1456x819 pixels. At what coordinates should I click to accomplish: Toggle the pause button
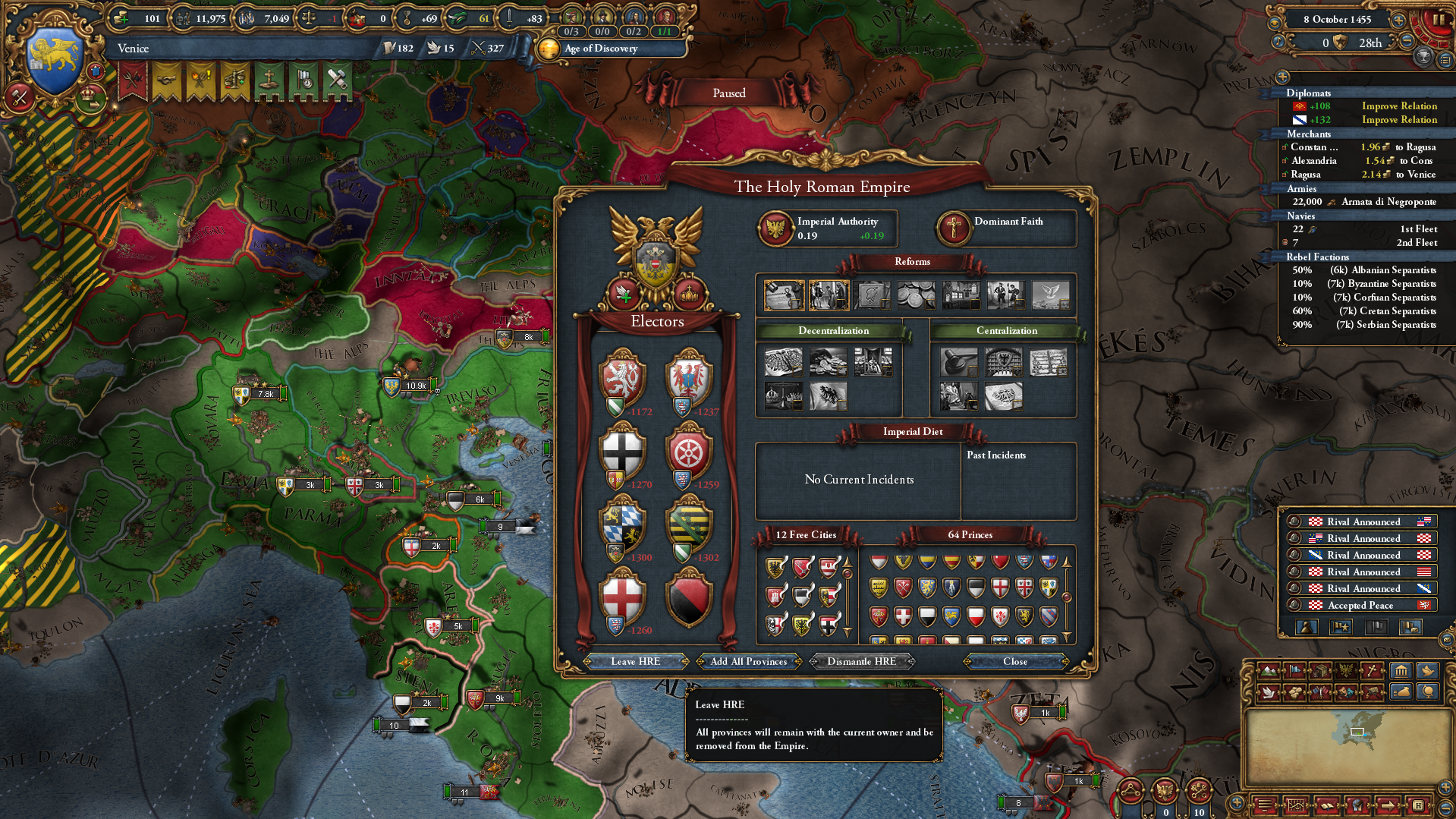(1441, 18)
